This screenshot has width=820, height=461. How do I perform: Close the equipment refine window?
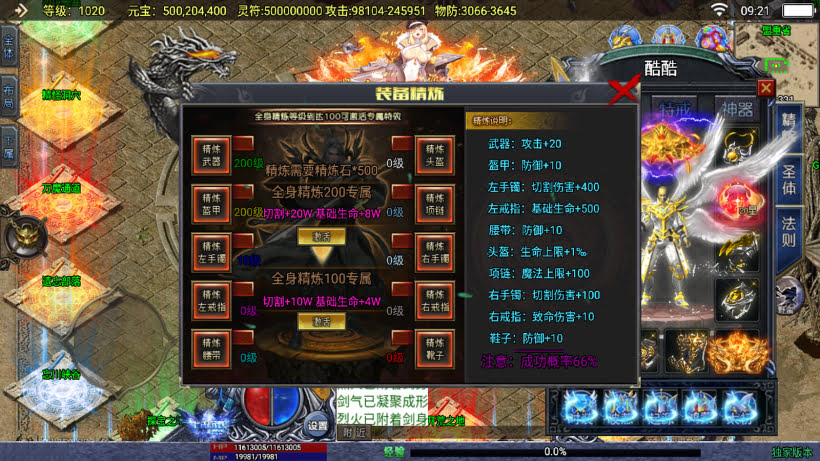624,91
